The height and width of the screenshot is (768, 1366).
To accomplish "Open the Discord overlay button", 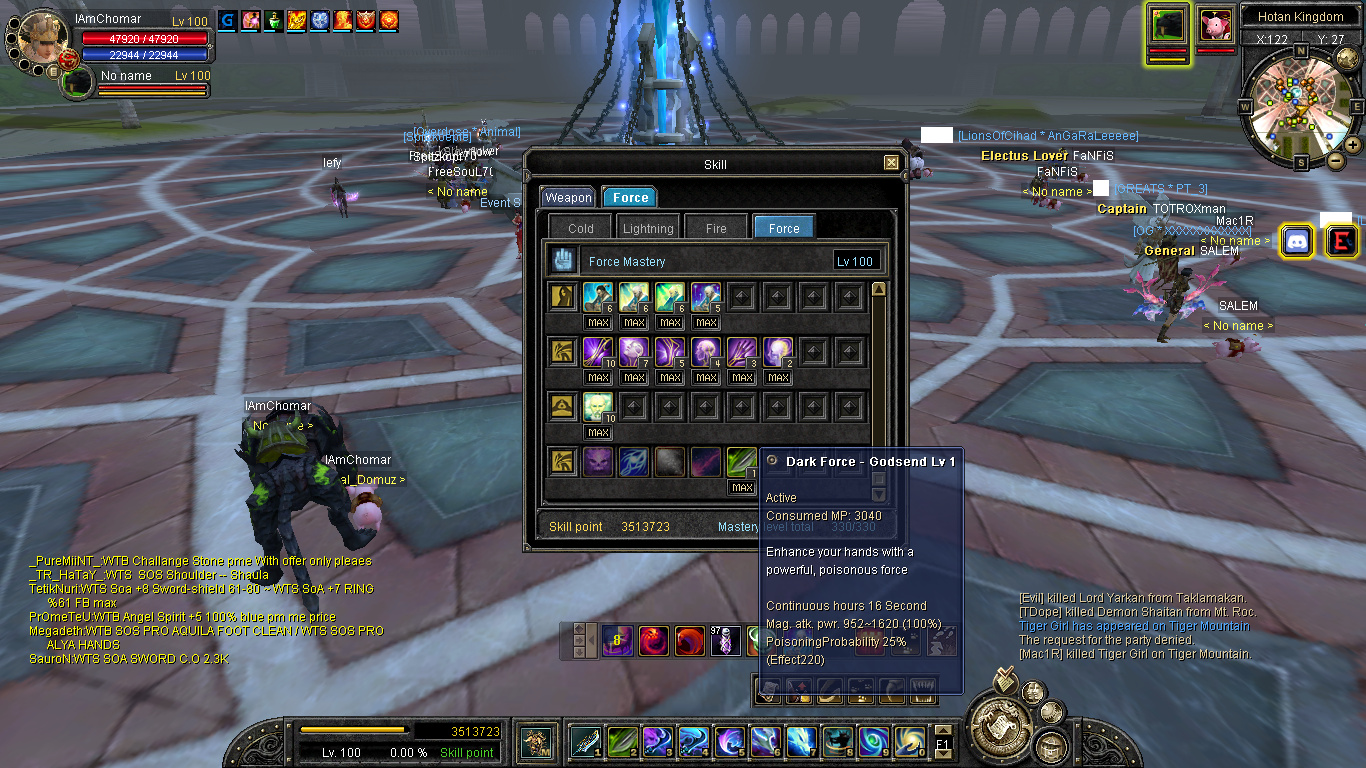I will click(x=1297, y=241).
